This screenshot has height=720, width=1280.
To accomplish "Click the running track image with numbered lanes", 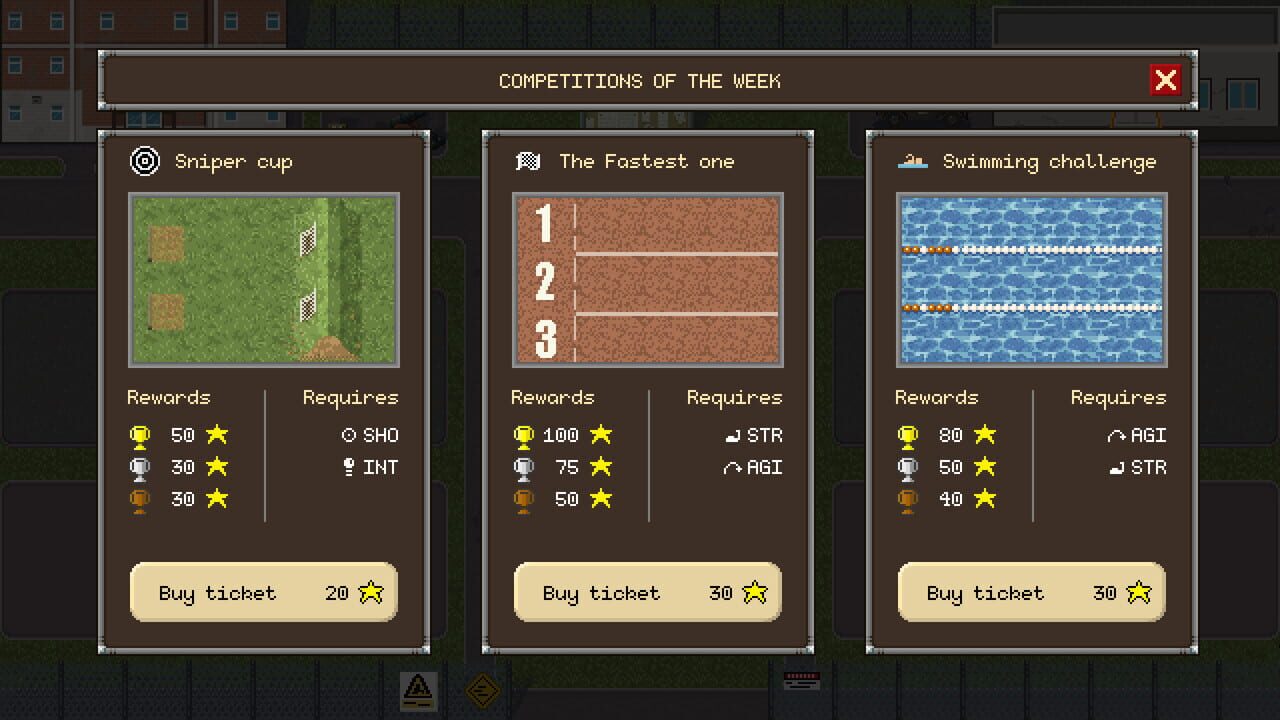I will coord(647,280).
